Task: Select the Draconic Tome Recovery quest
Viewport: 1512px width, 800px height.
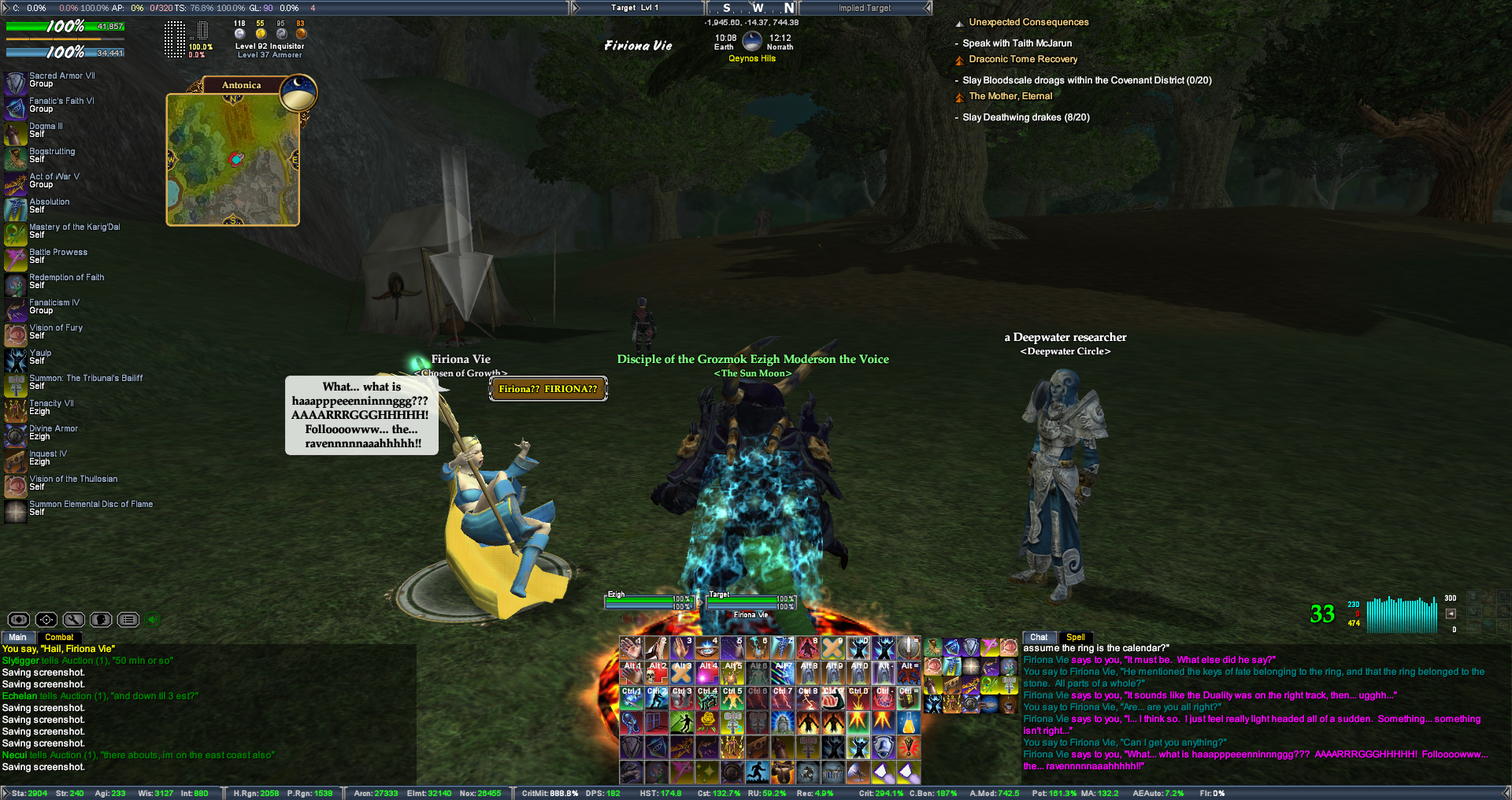Action: pos(1023,59)
